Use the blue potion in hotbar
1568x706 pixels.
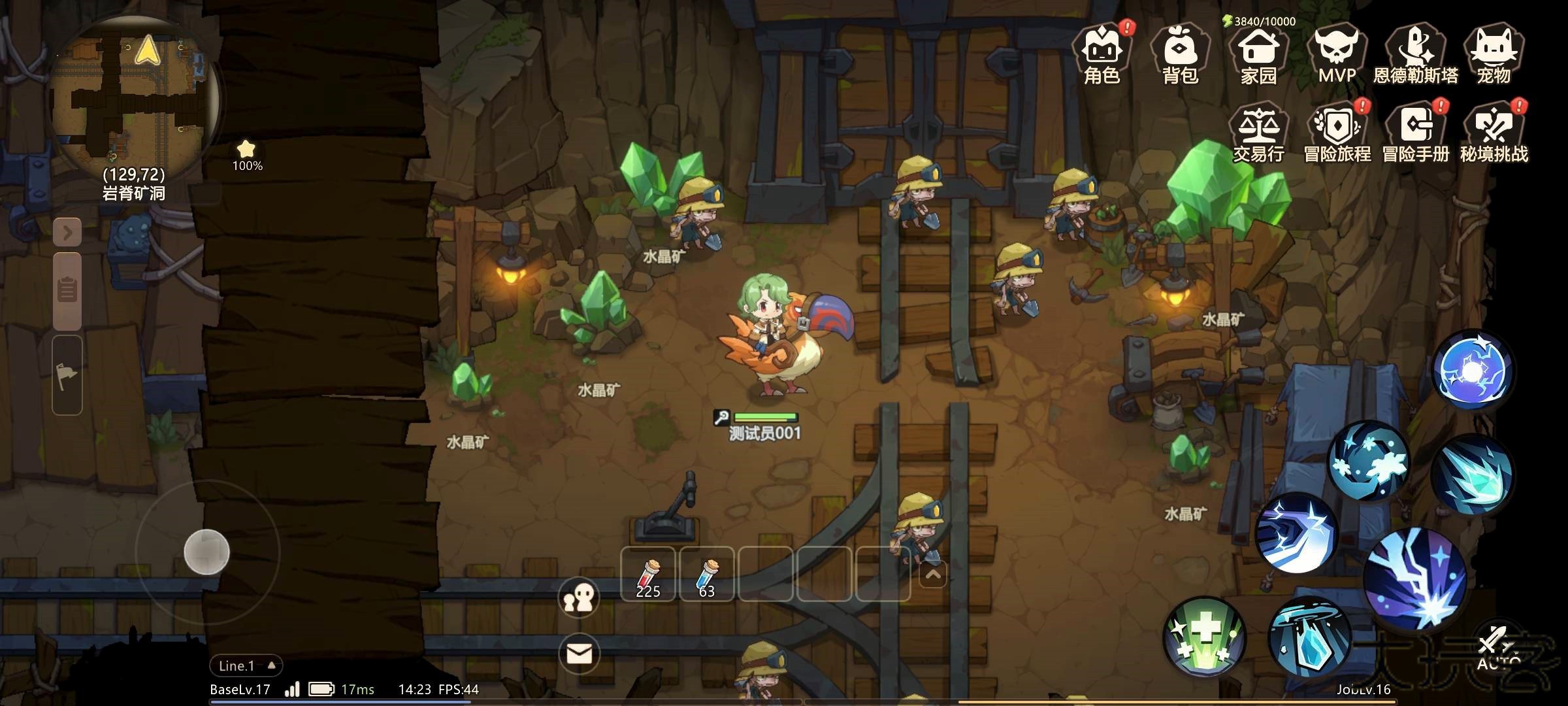pyautogui.click(x=707, y=575)
